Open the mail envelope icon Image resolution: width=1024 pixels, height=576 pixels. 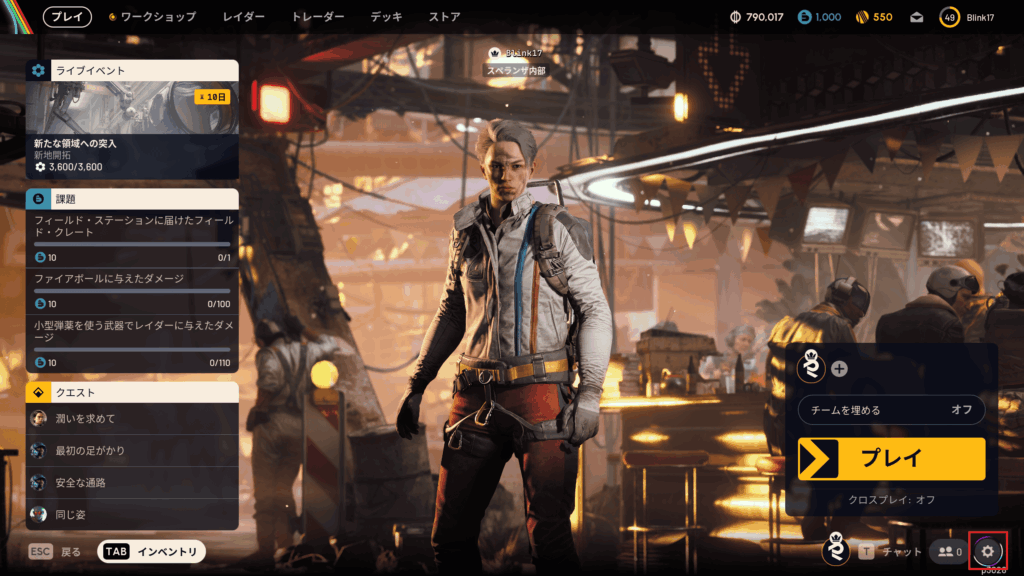(916, 17)
